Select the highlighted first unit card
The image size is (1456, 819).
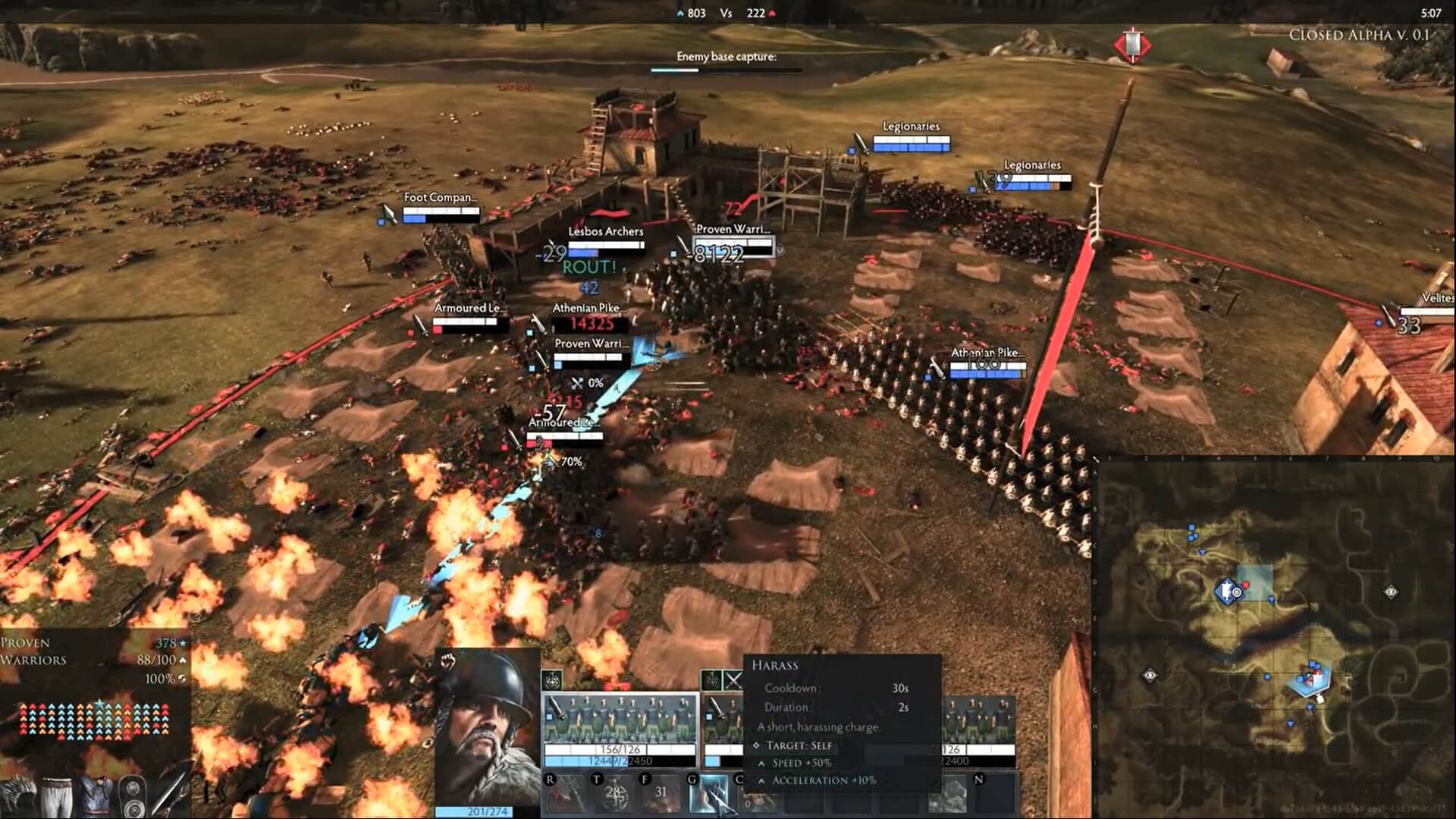coord(620,730)
